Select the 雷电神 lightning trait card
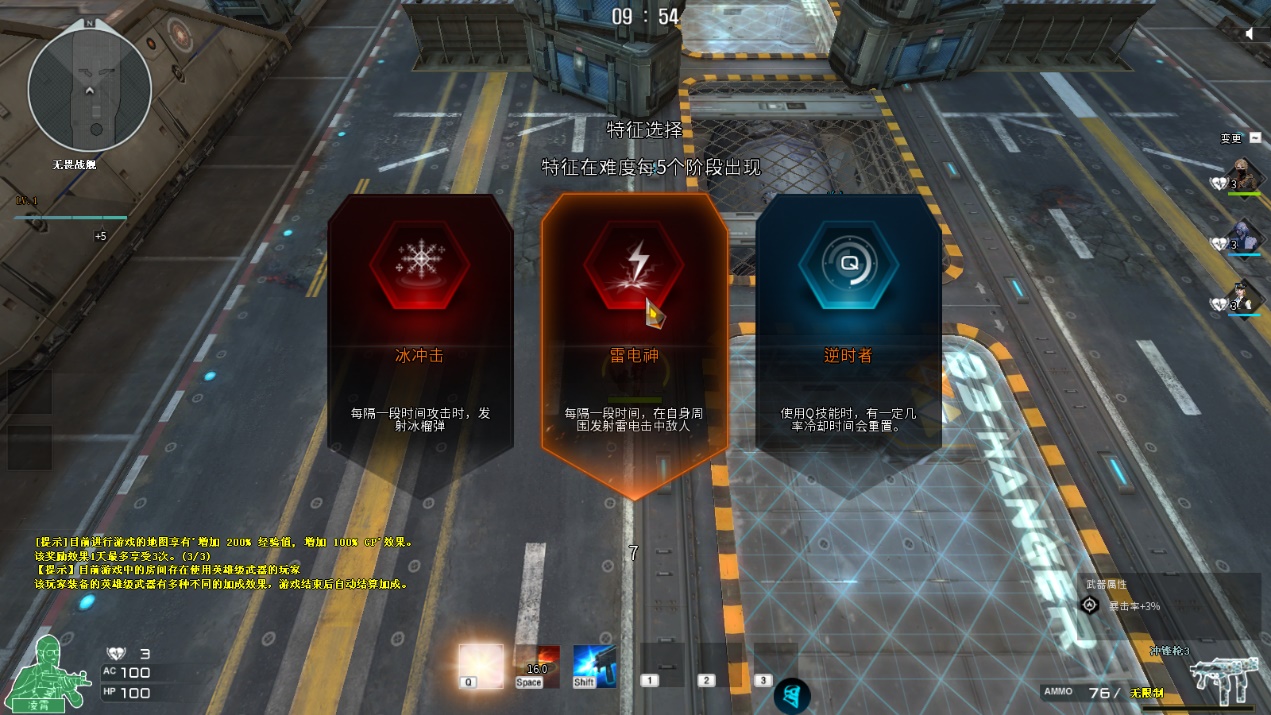Image resolution: width=1271 pixels, height=715 pixels. point(634,340)
